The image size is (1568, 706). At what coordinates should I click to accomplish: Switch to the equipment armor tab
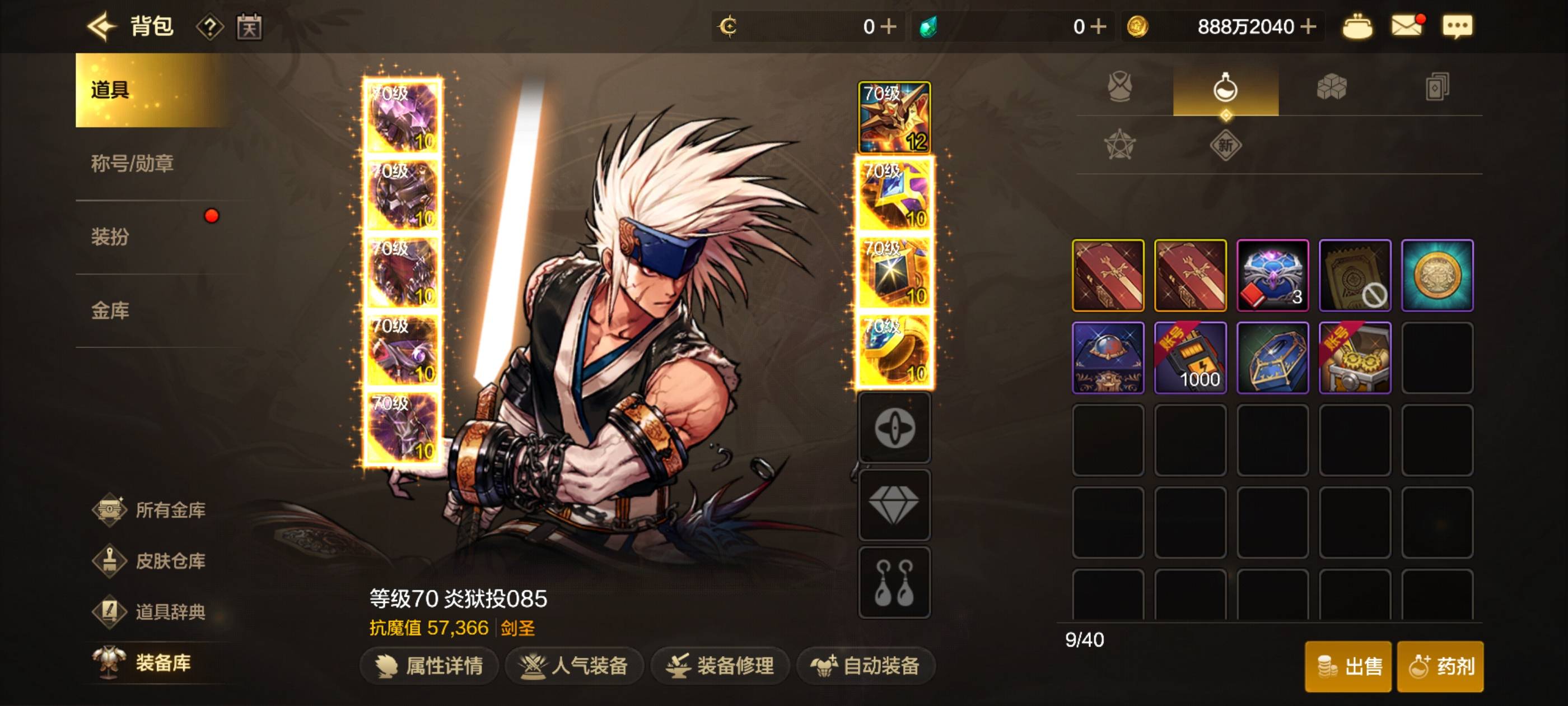pos(1119,88)
